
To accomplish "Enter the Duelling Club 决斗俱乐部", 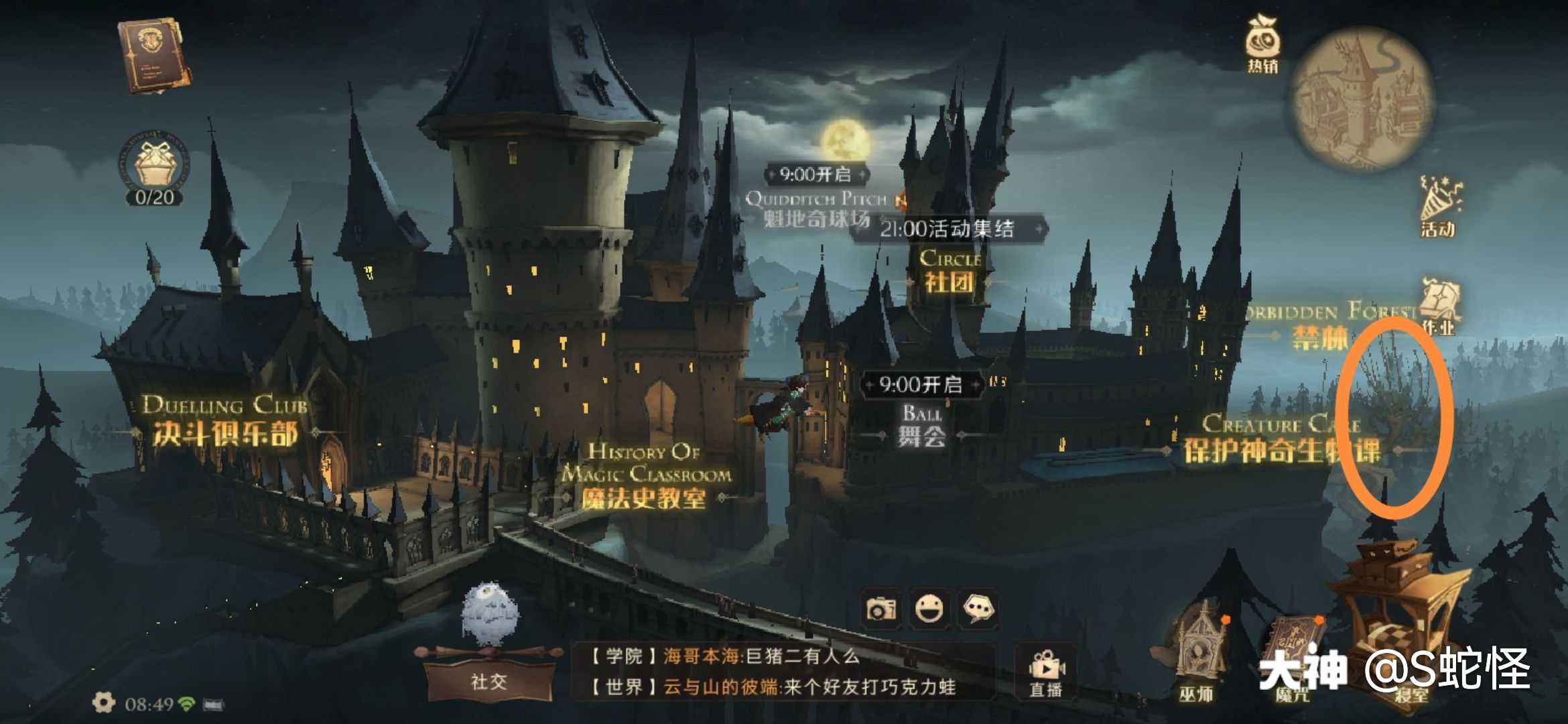I will point(225,422).
